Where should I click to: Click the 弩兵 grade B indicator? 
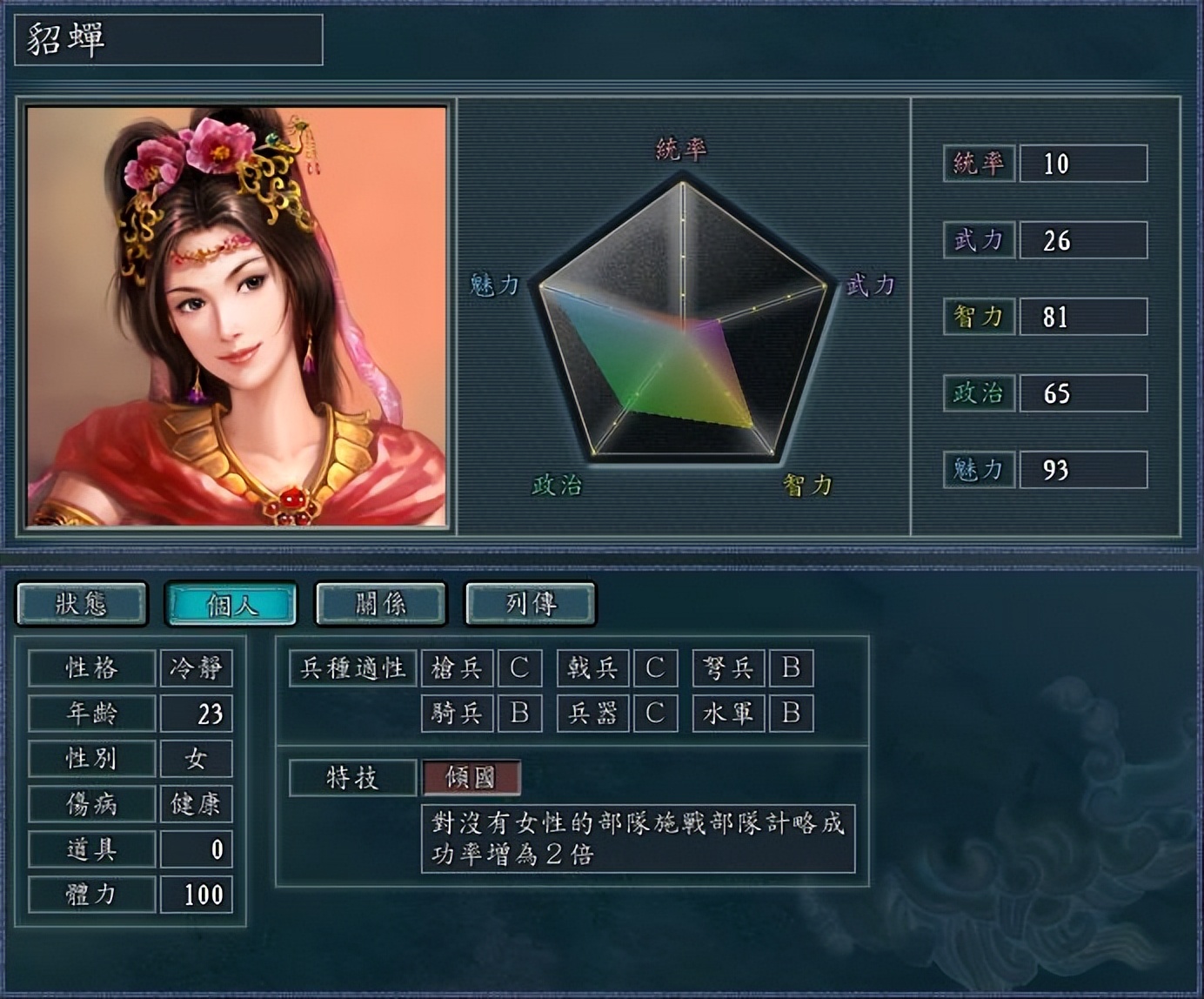click(790, 668)
